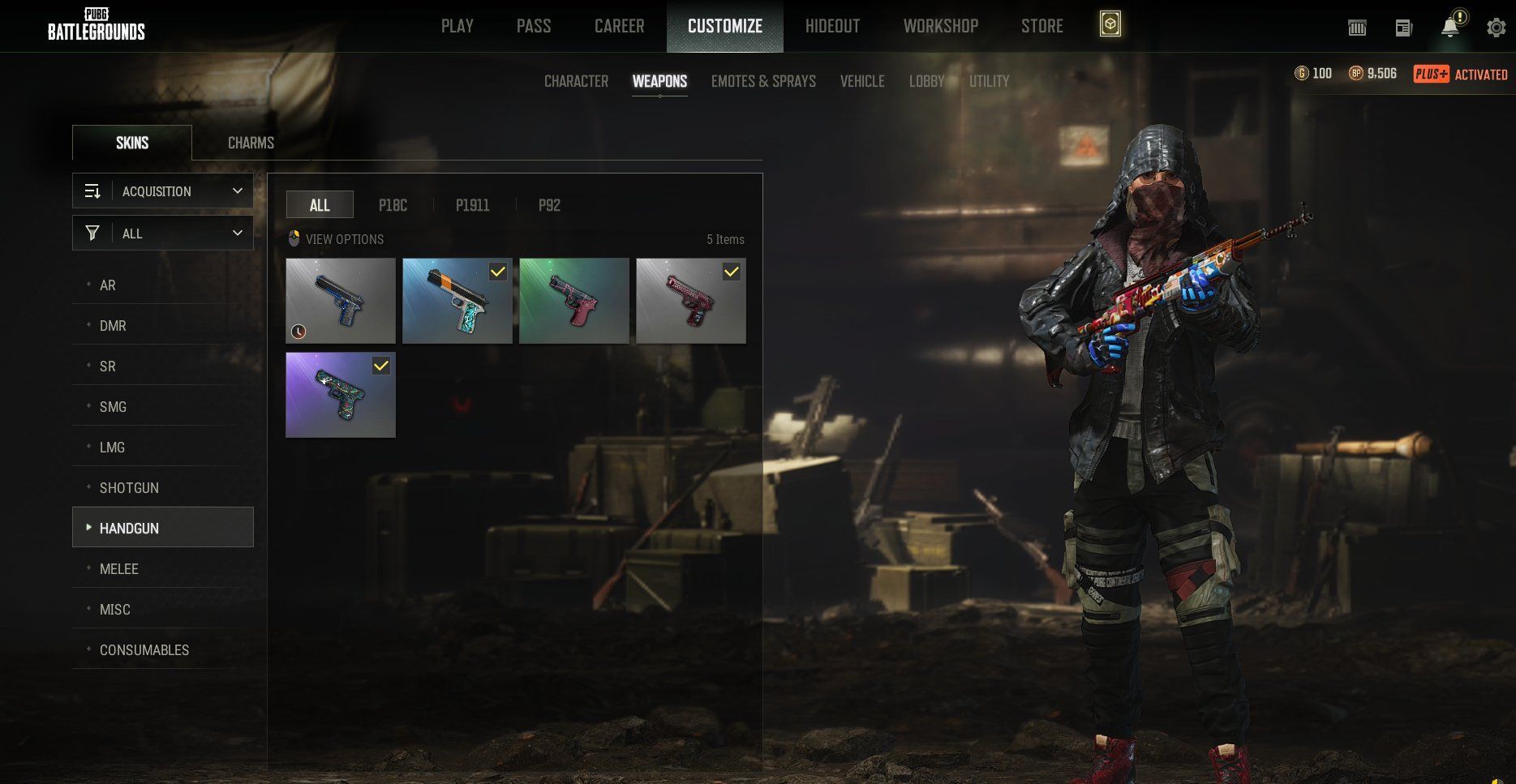Open the settings gear icon
The height and width of the screenshot is (784, 1516).
1496,28
